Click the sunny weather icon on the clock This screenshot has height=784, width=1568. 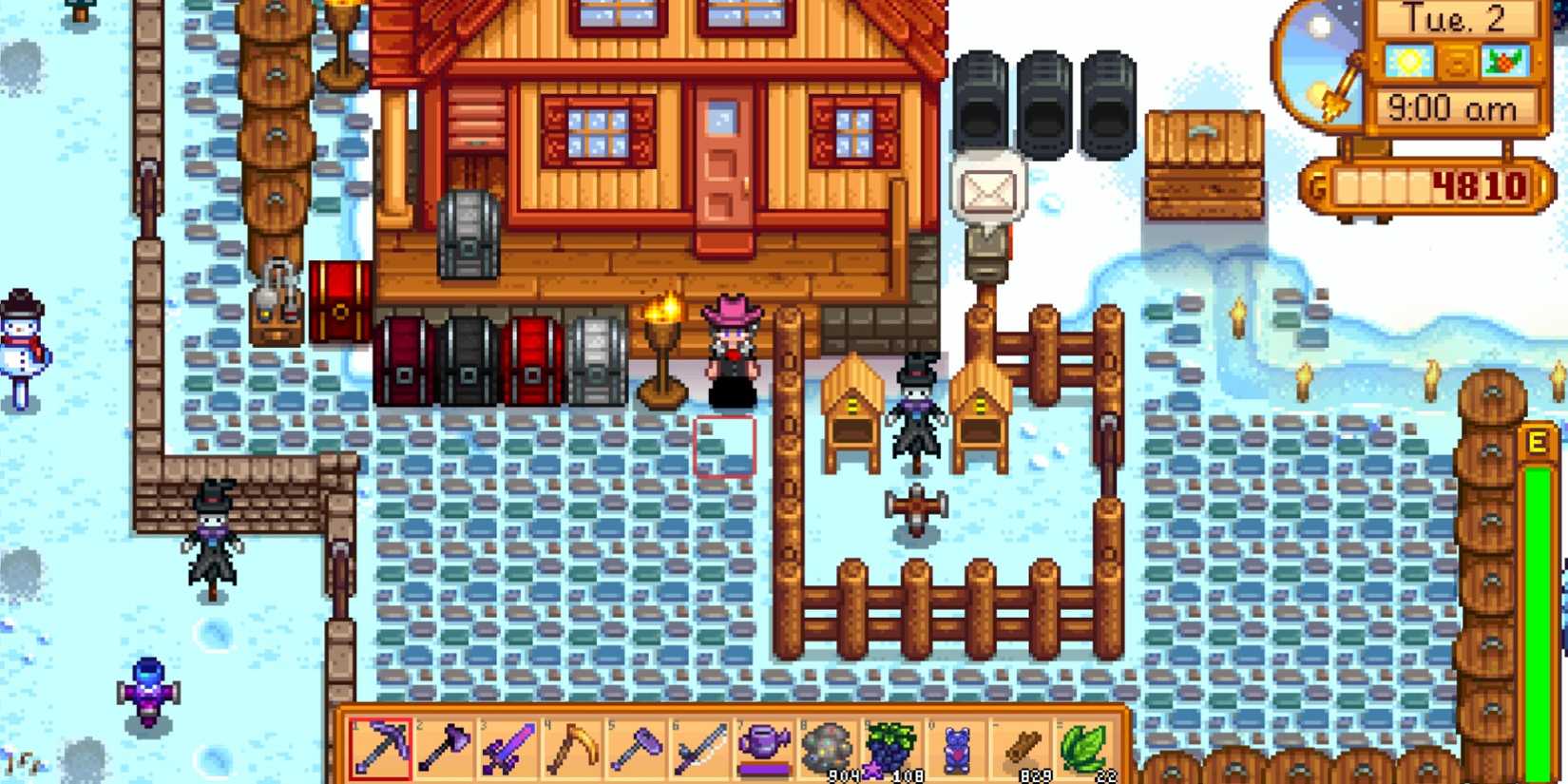(1410, 59)
